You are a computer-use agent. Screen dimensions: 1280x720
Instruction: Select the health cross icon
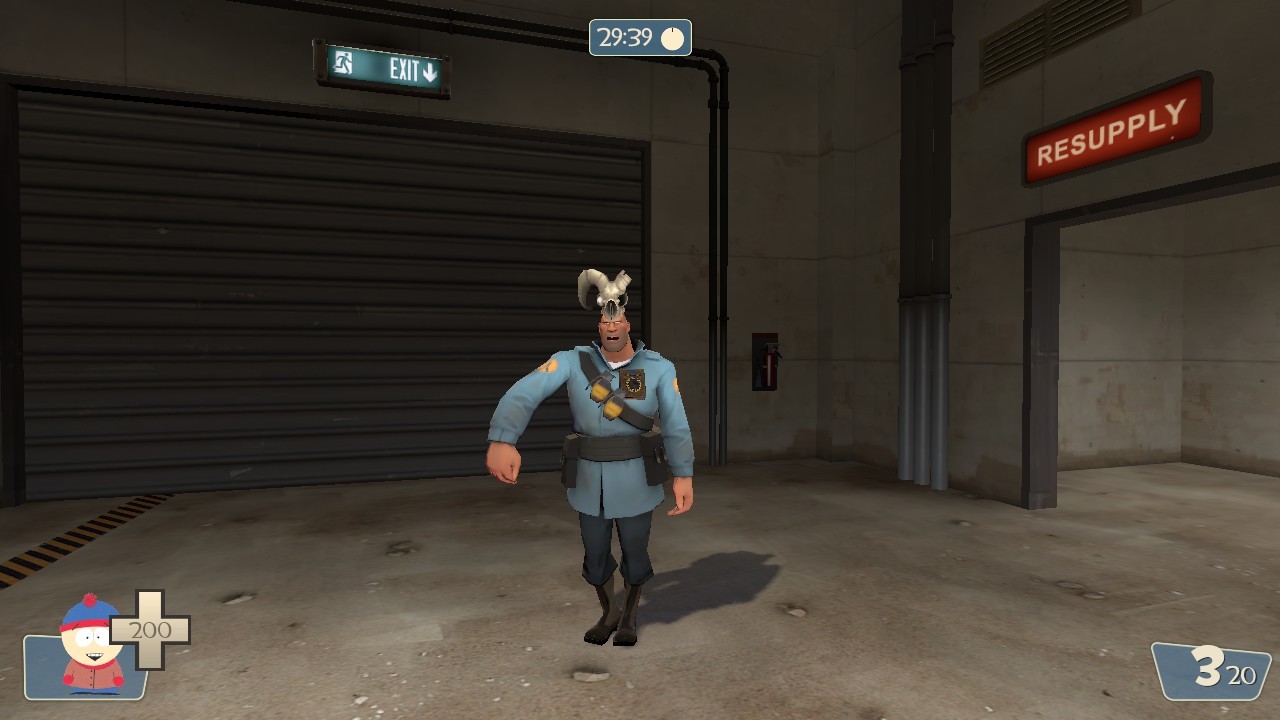pyautogui.click(x=148, y=630)
